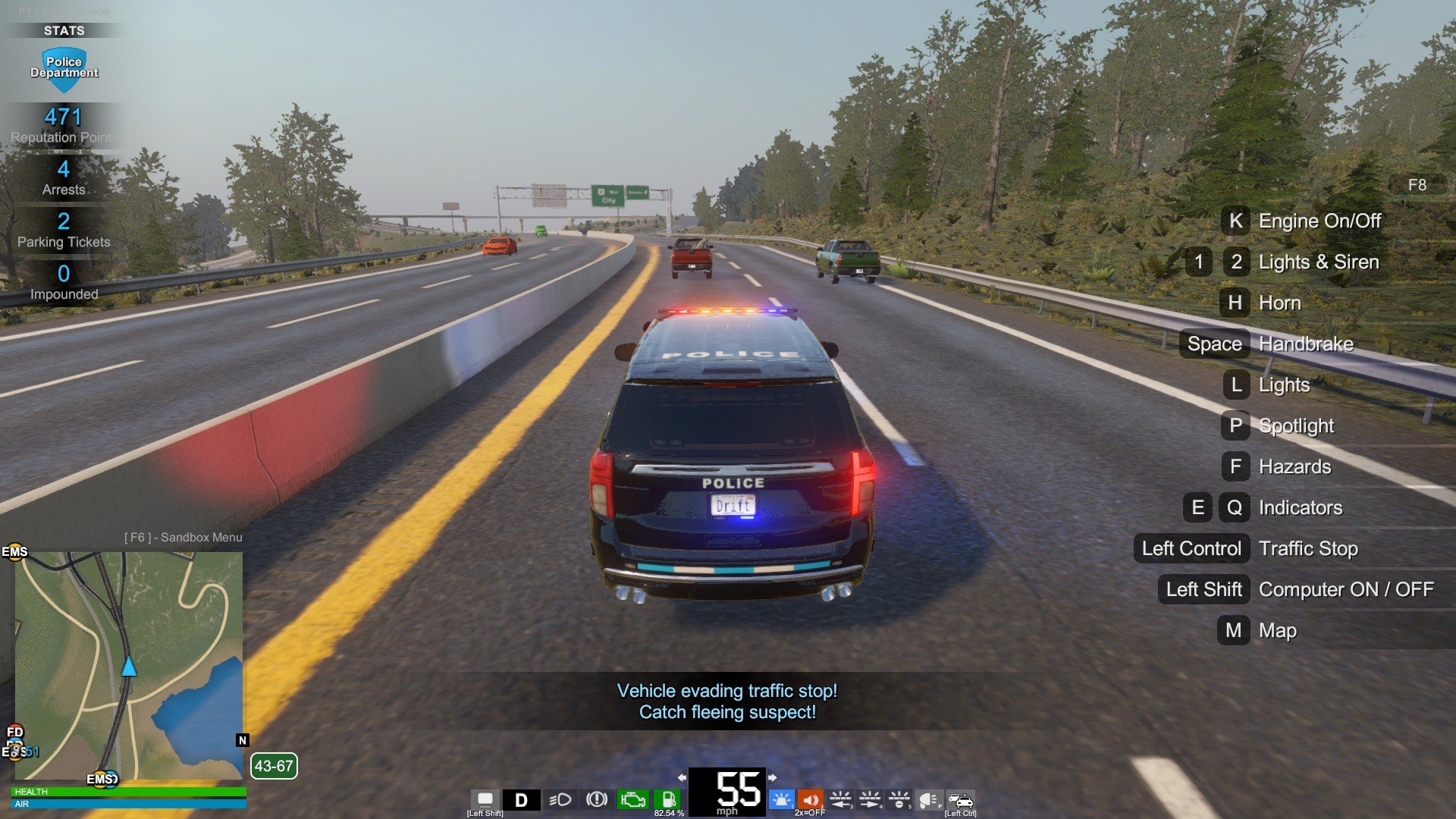Start a traffic stop with the cars icon
The width and height of the screenshot is (1456, 819).
(x=960, y=800)
